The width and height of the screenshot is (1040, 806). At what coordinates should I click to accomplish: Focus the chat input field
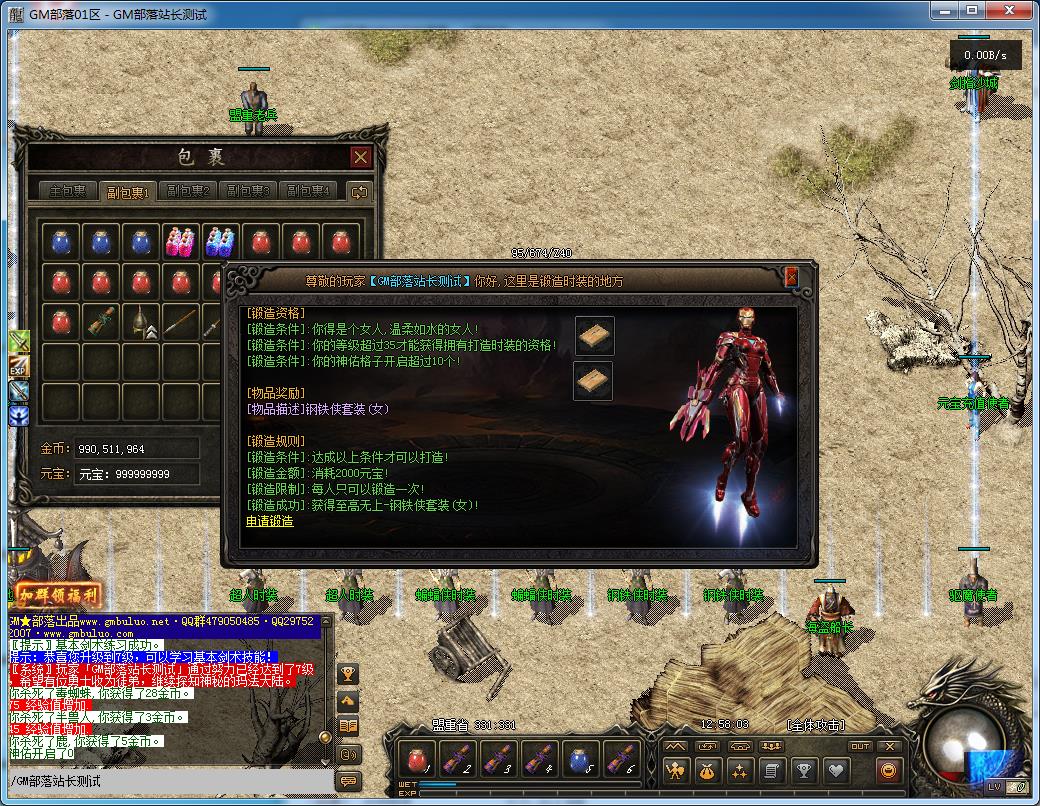coord(170,780)
